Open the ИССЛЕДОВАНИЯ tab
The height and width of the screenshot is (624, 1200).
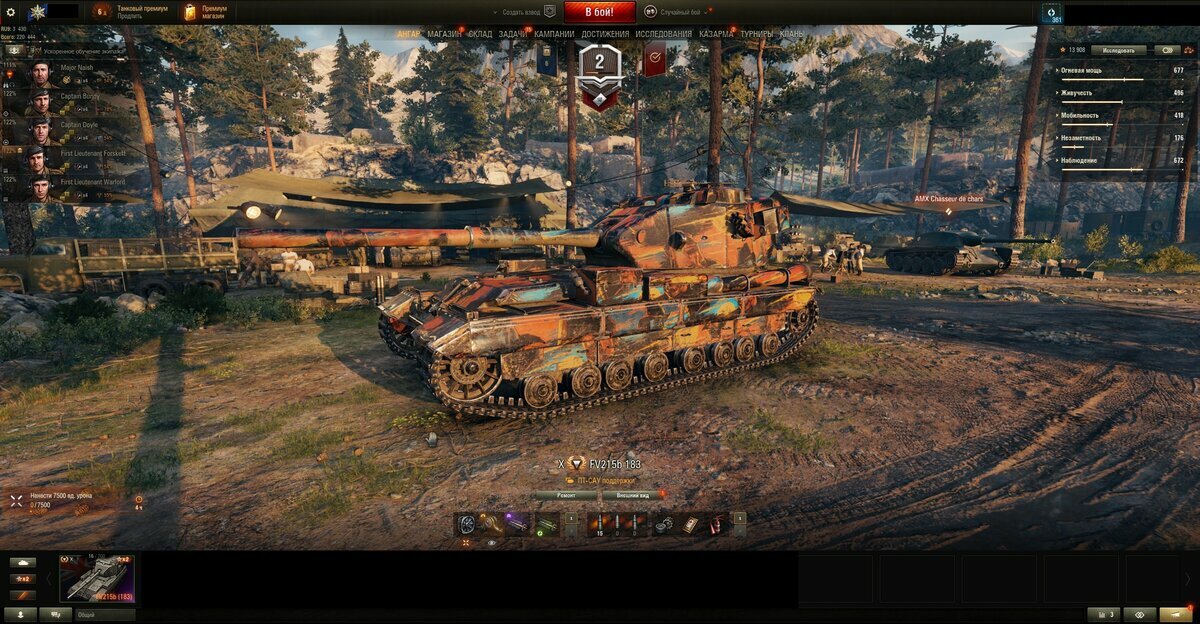(x=663, y=34)
